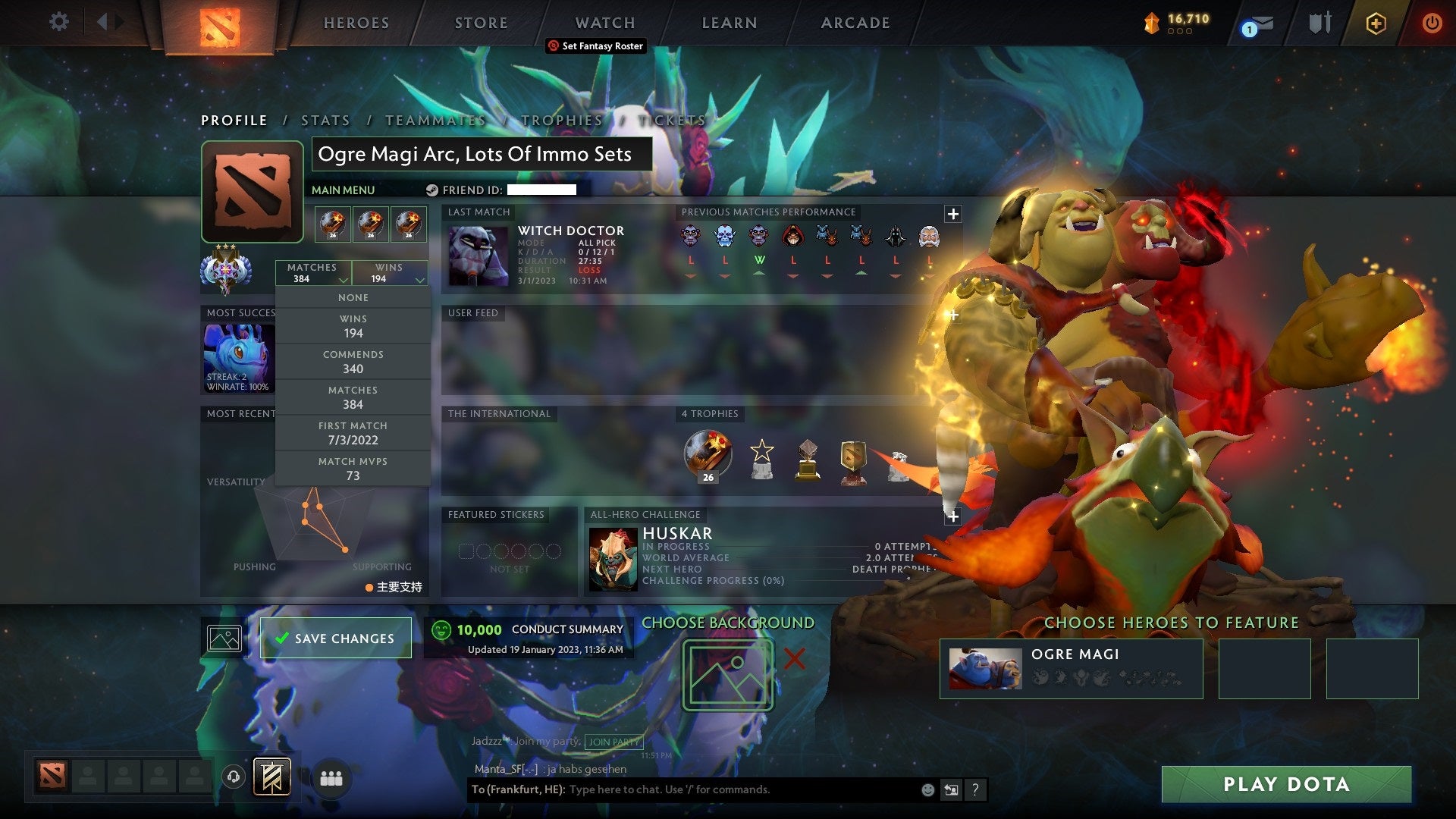
Task: Toggle the voice chat headset icon
Action: pos(232,776)
